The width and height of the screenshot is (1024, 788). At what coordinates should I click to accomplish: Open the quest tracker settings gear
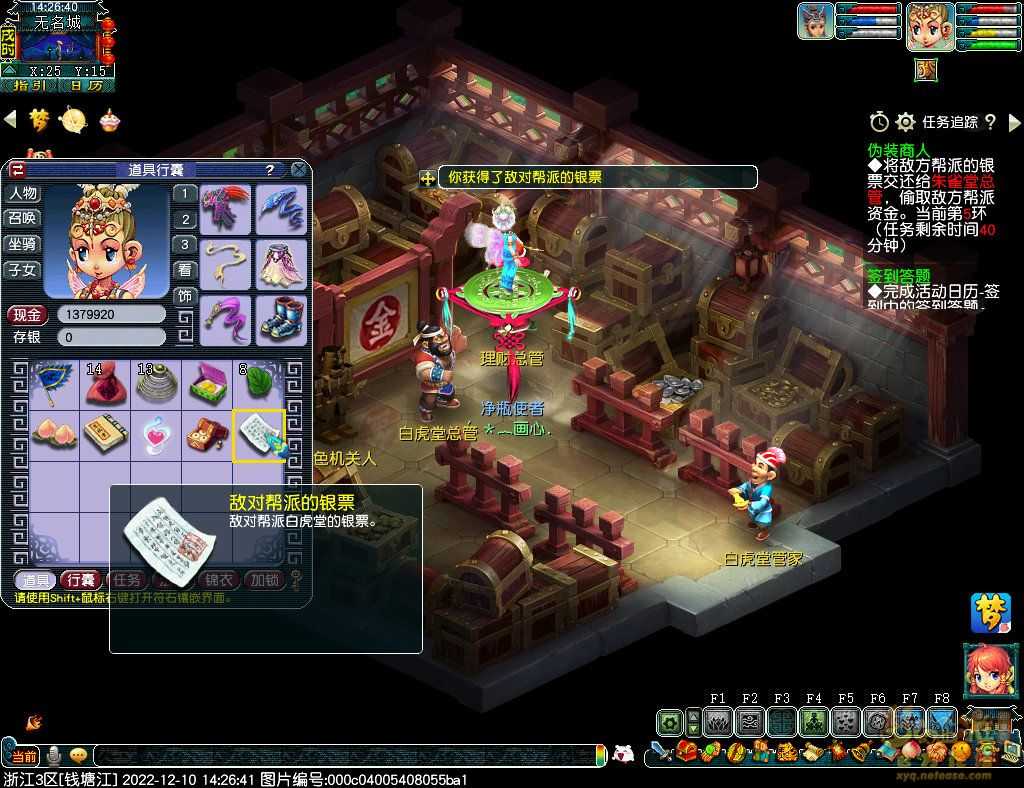[905, 122]
